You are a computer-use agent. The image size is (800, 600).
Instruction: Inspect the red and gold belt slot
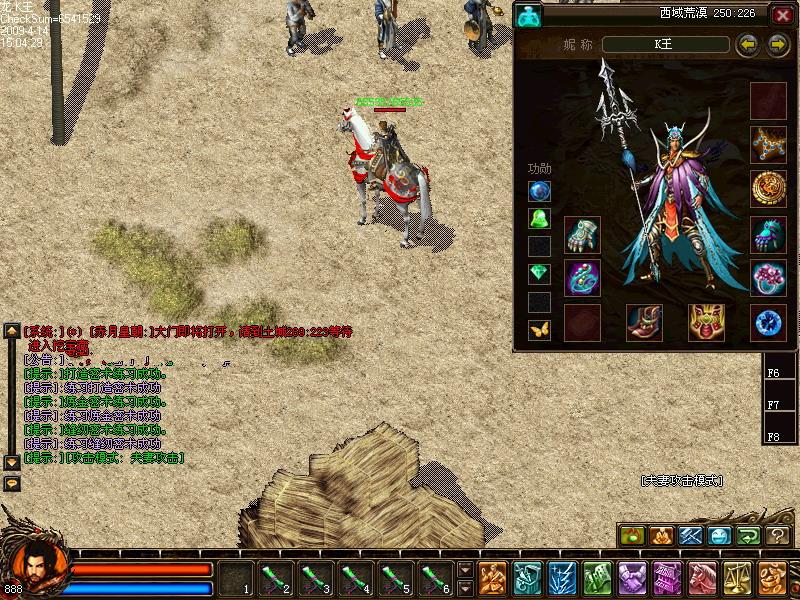pos(706,322)
